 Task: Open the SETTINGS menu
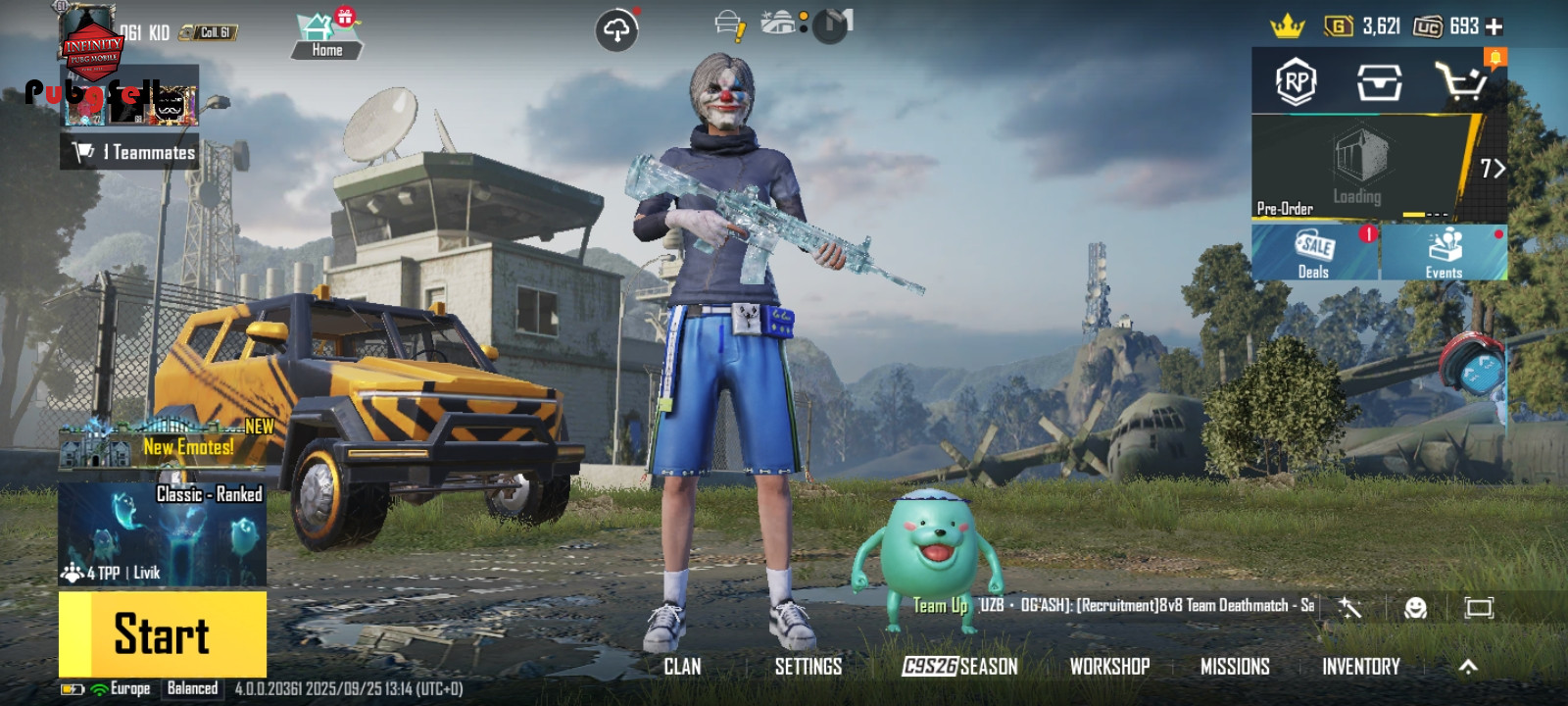click(x=808, y=667)
